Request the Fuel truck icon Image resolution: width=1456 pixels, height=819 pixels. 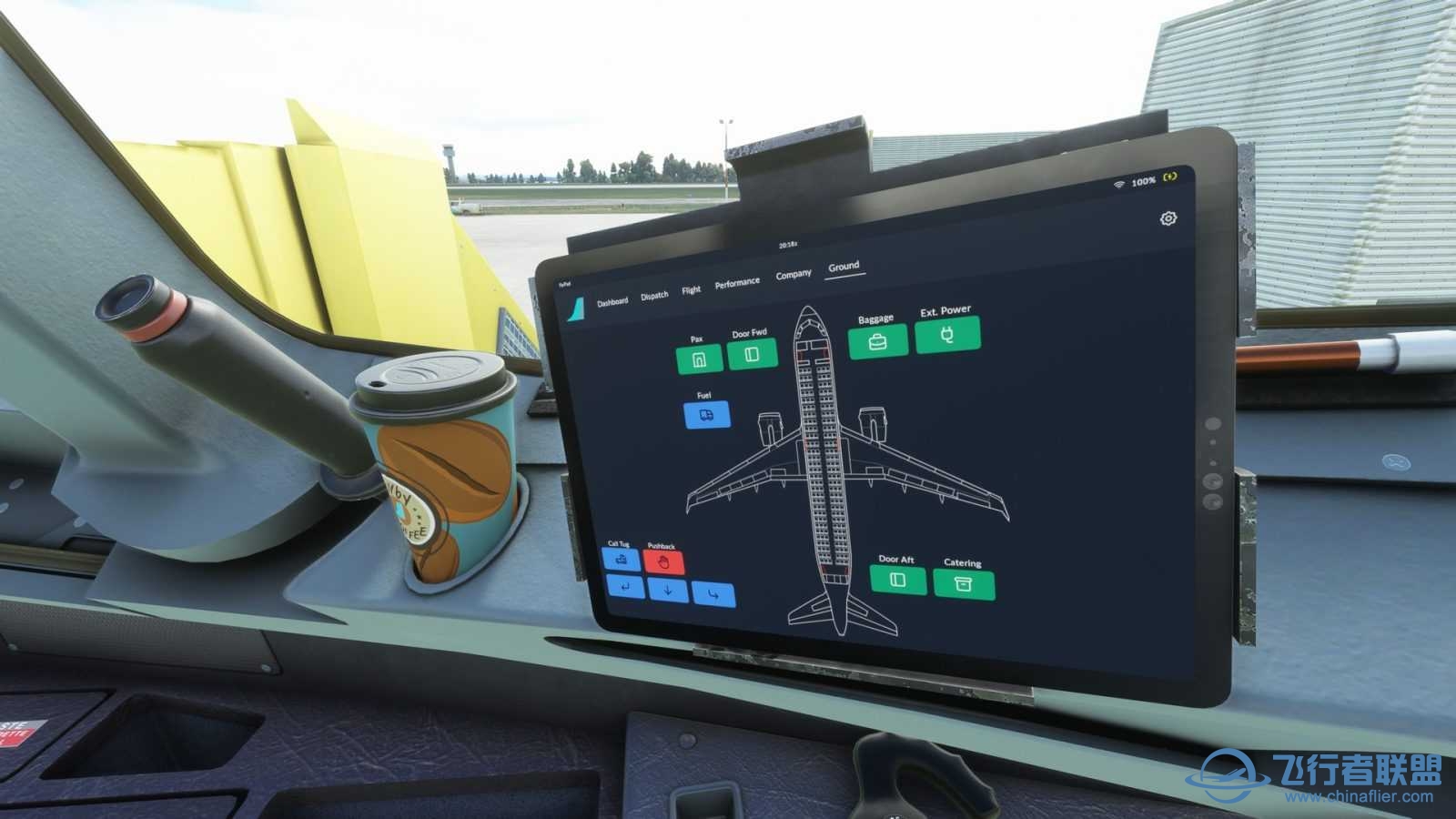(705, 414)
